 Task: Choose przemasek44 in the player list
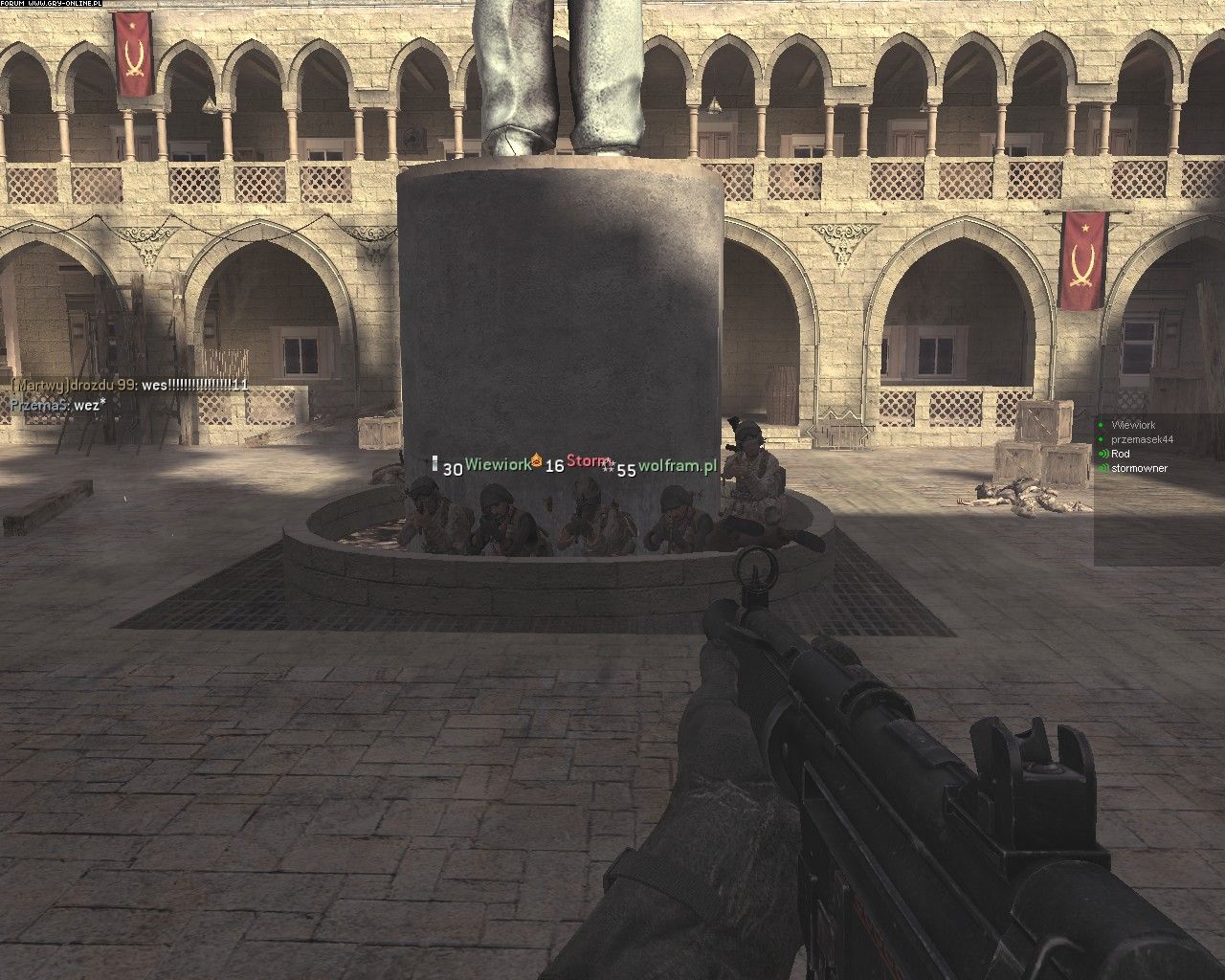(1142, 439)
